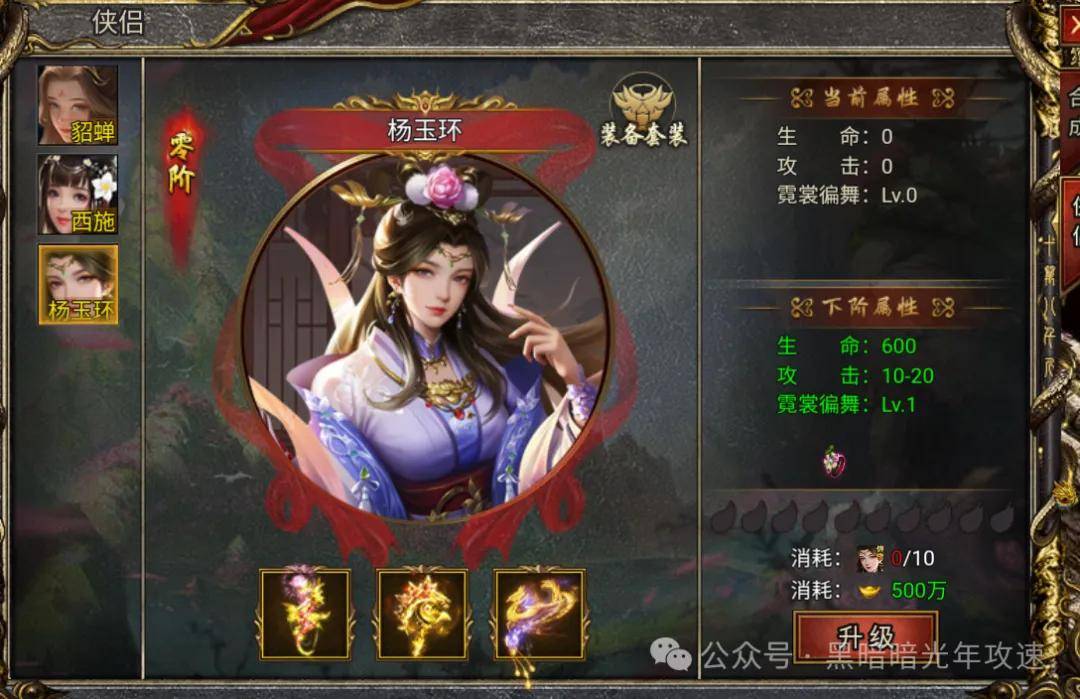Screen dimensions: 1080x699
Task: Close the 侠侣 window with the red X
Action: (x=1071, y=27)
